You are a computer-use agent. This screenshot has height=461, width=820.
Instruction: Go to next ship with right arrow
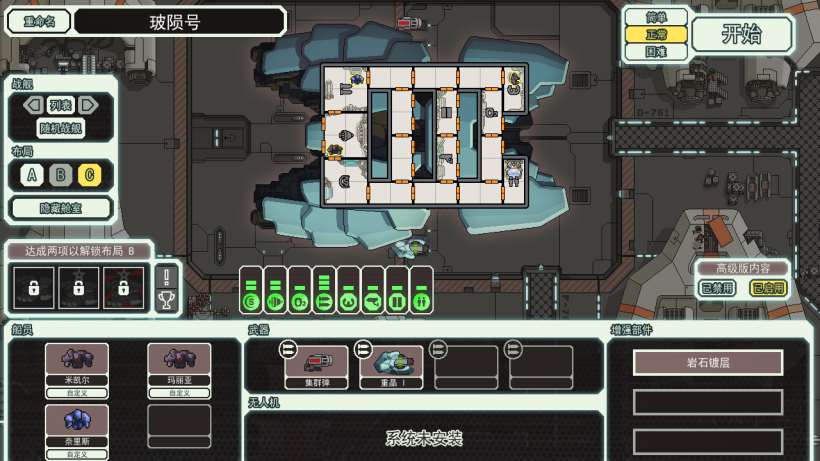(x=89, y=105)
